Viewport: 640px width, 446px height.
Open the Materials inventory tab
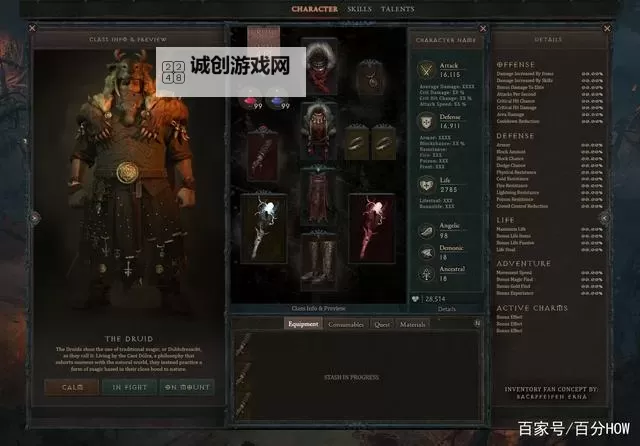pos(413,324)
